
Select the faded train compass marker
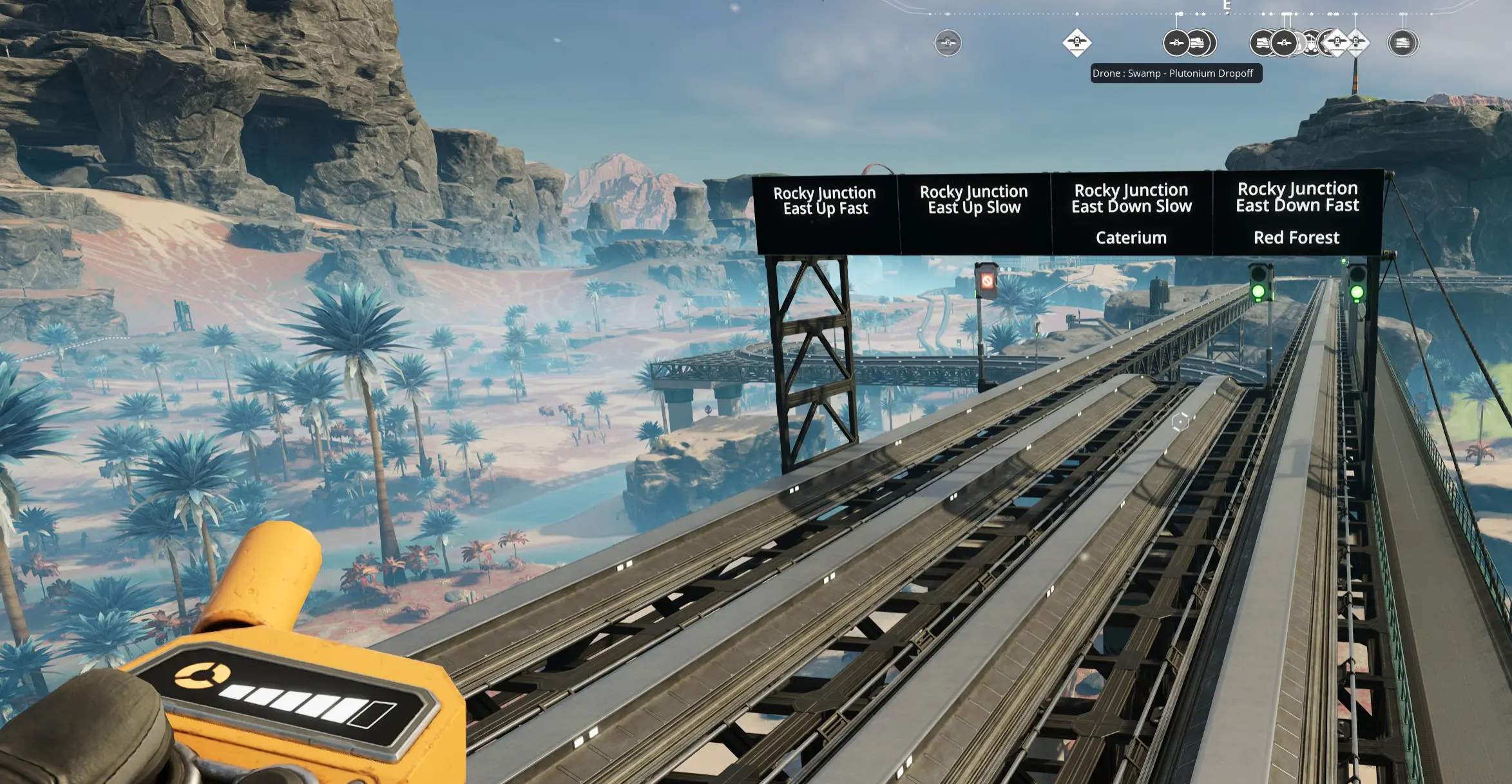[x=1402, y=43]
